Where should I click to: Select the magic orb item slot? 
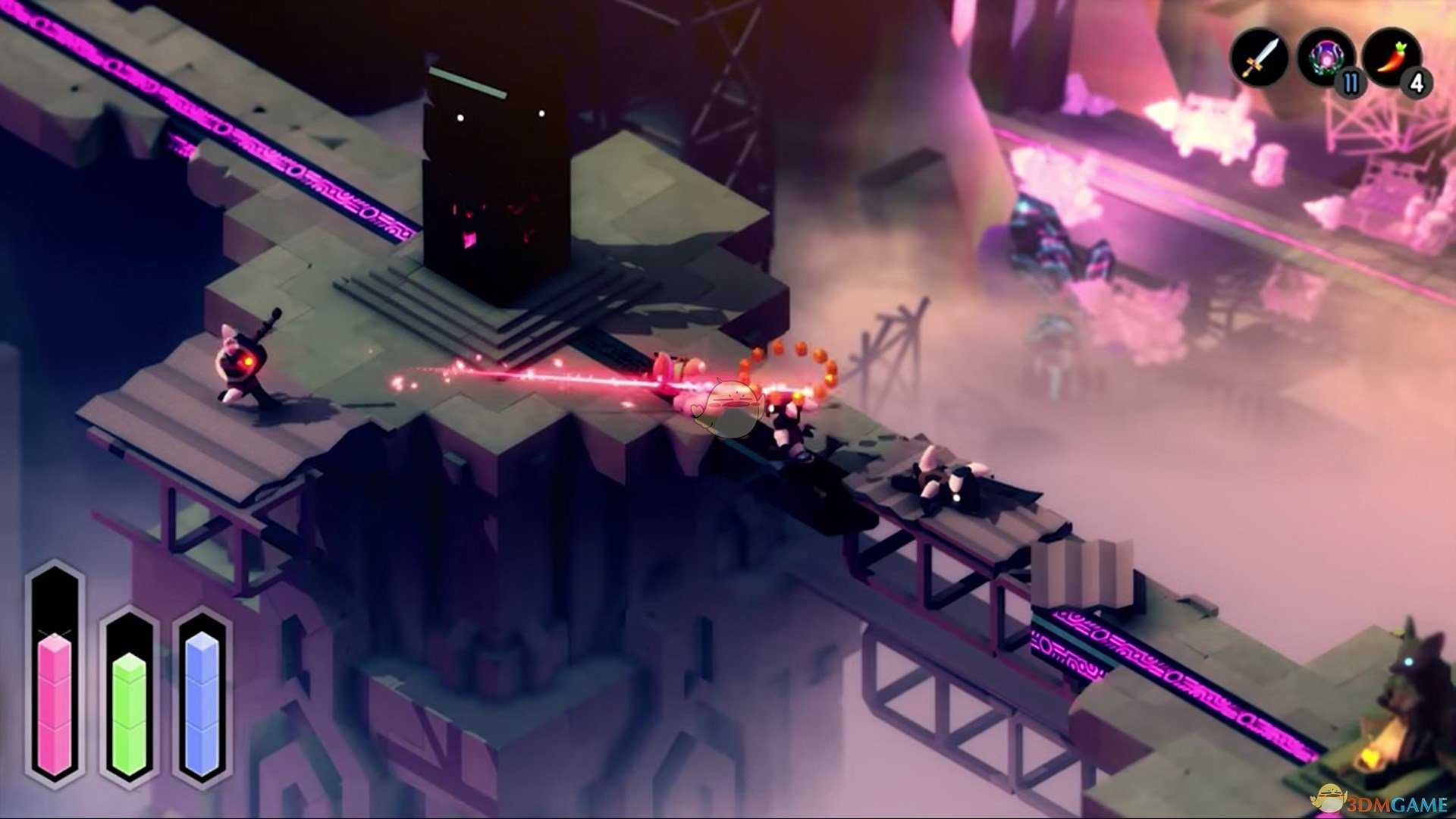[1325, 55]
